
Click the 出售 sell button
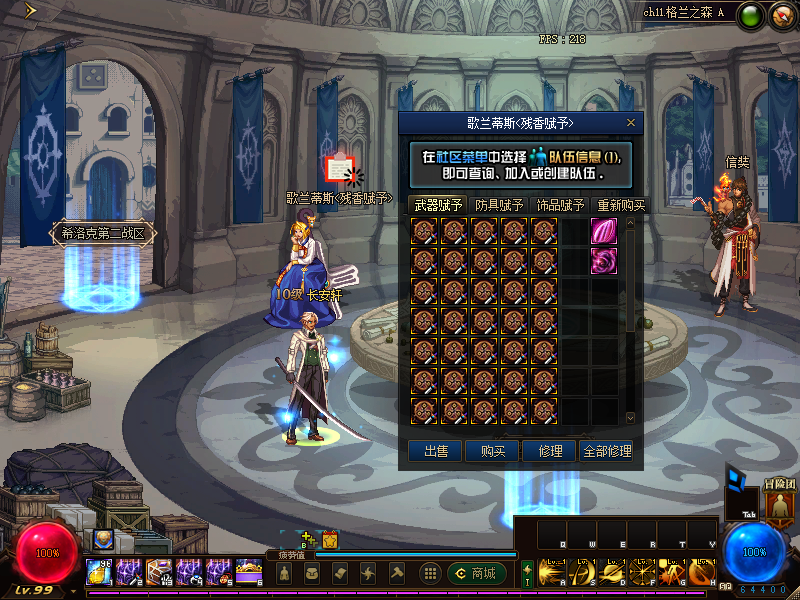point(436,451)
